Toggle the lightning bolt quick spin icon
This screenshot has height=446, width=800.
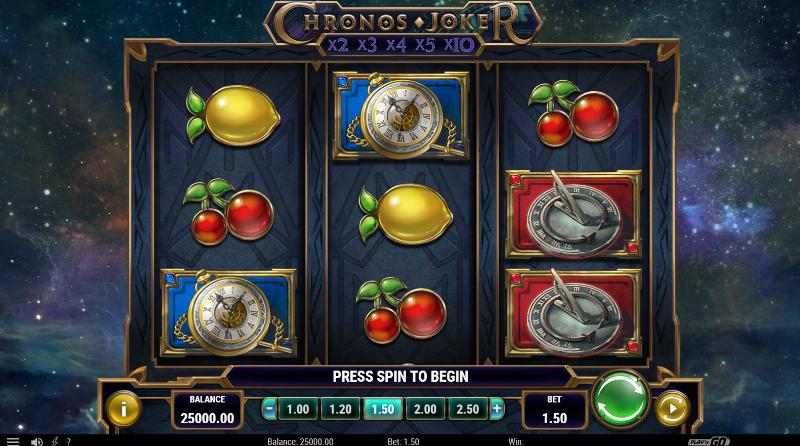[x=53, y=440]
